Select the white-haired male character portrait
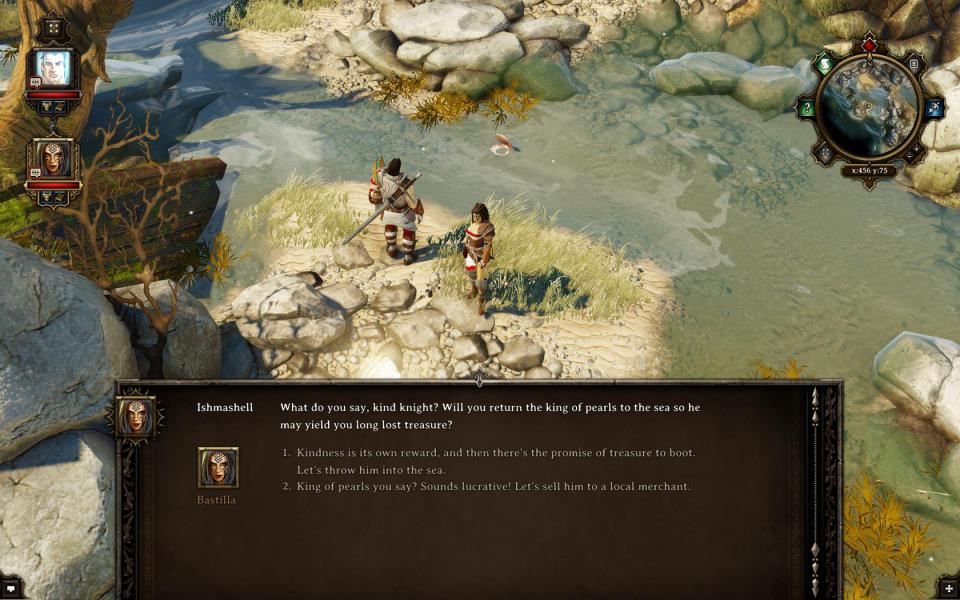The height and width of the screenshot is (600, 960). (x=53, y=67)
